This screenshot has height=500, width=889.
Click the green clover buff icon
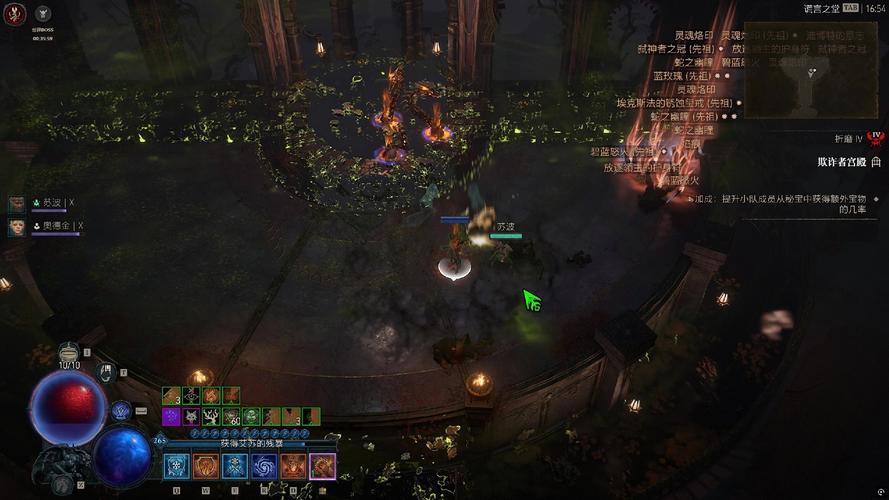click(x=251, y=416)
